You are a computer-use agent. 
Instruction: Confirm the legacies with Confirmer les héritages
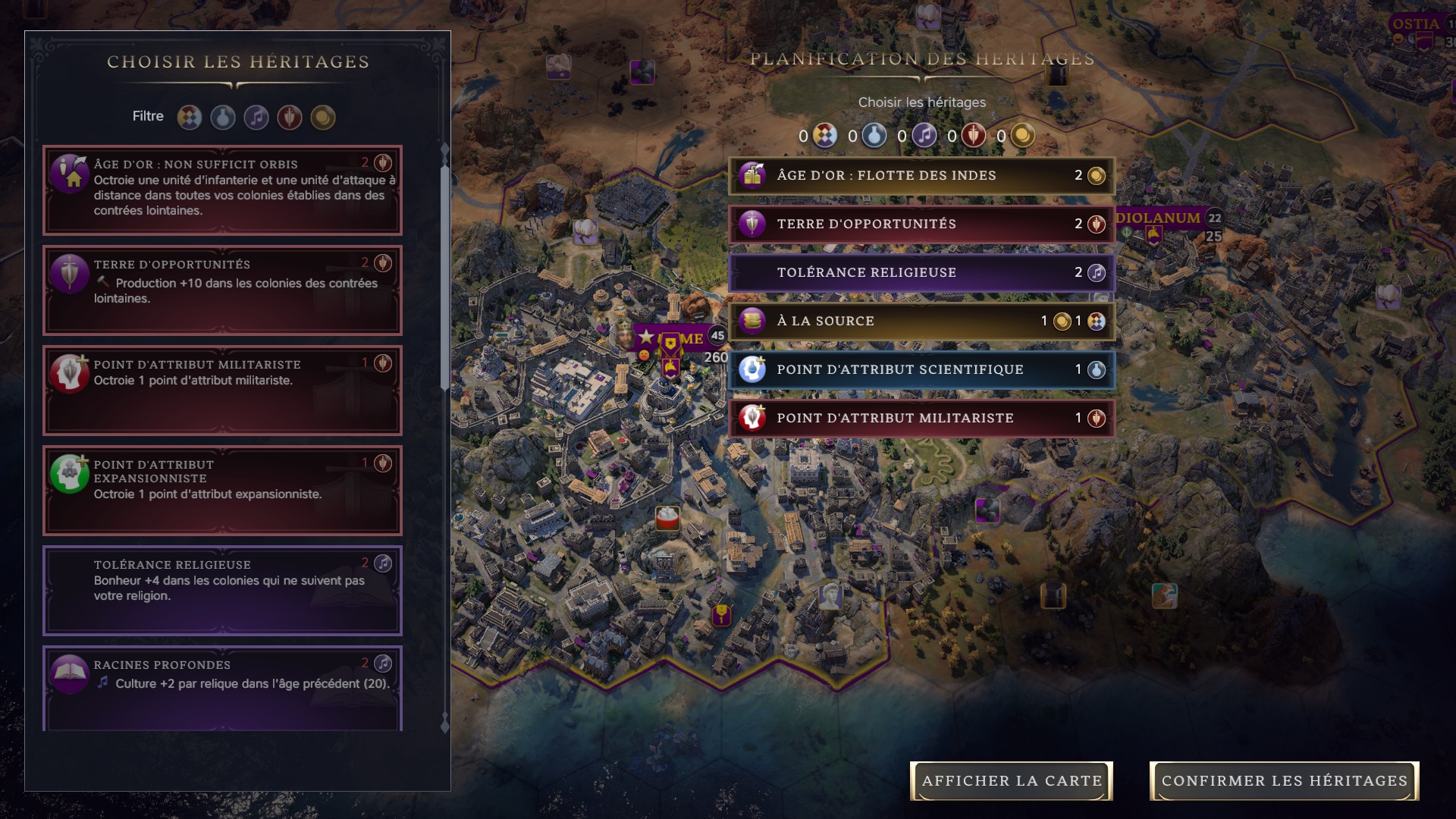[x=1284, y=780]
